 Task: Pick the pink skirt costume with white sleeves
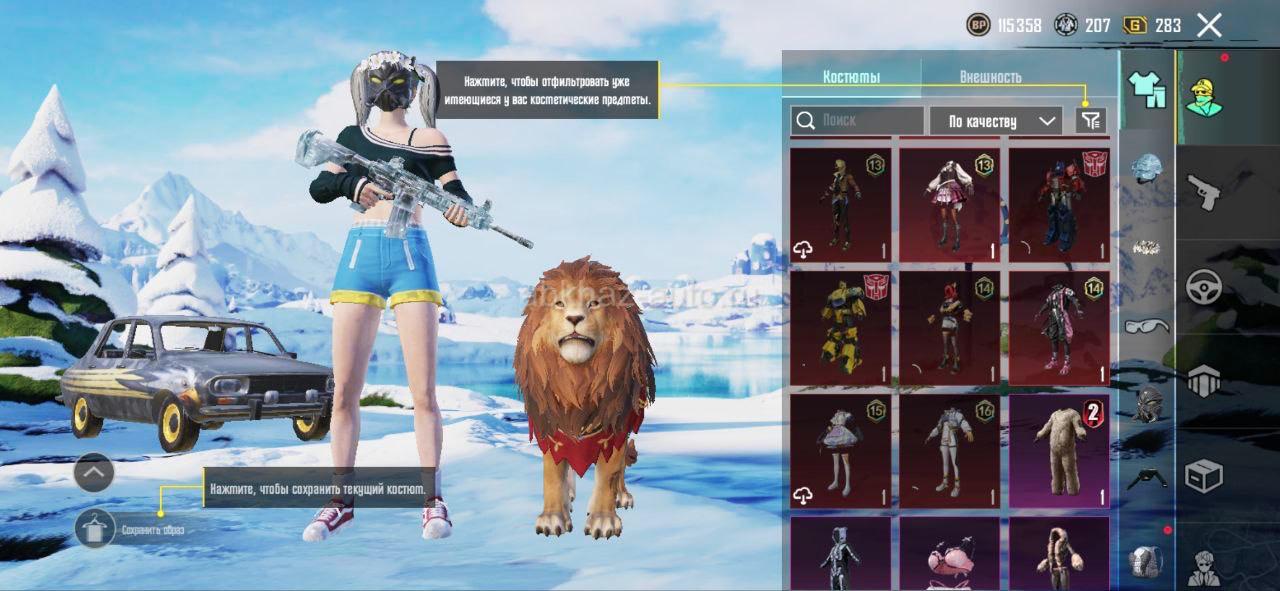pyautogui.click(x=949, y=205)
